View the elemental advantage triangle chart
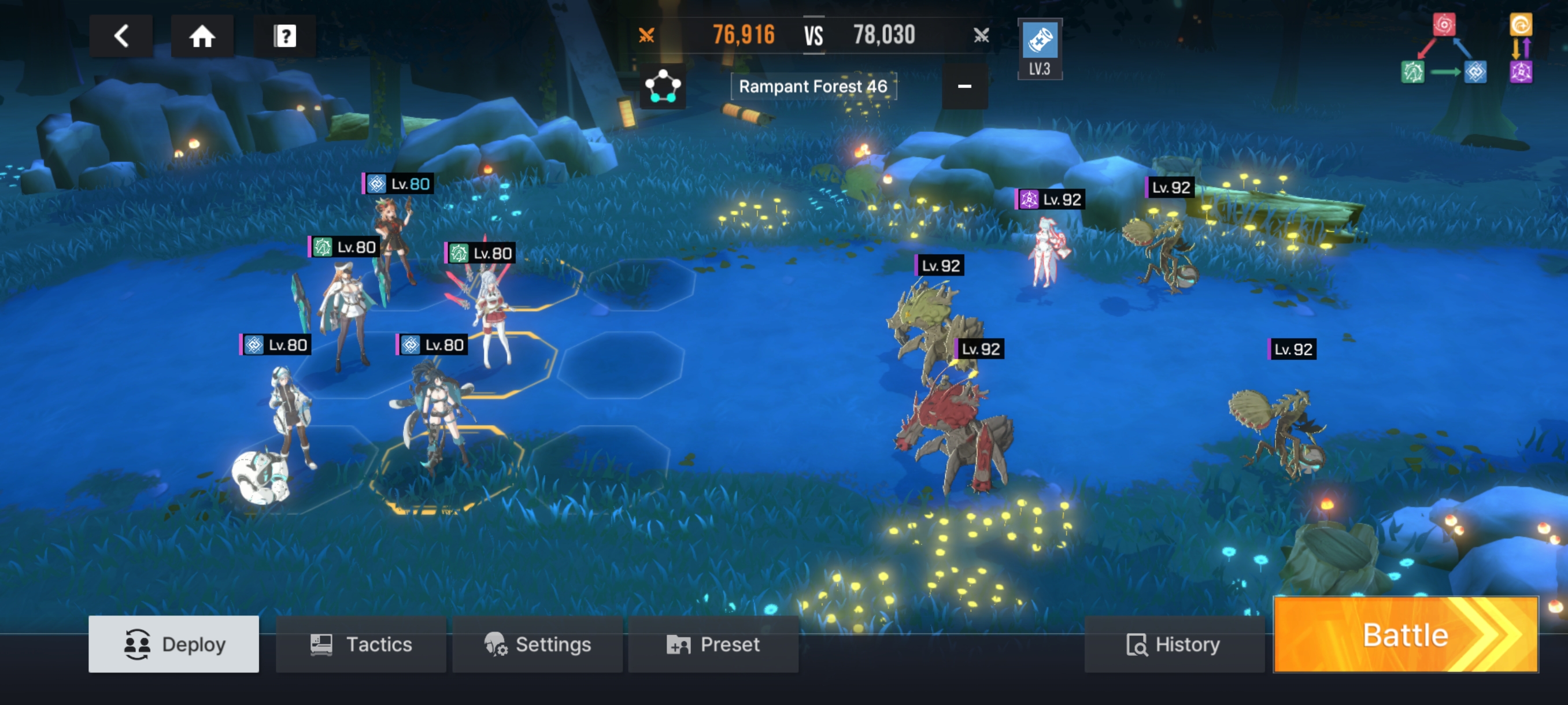The image size is (1568, 705). (1444, 50)
